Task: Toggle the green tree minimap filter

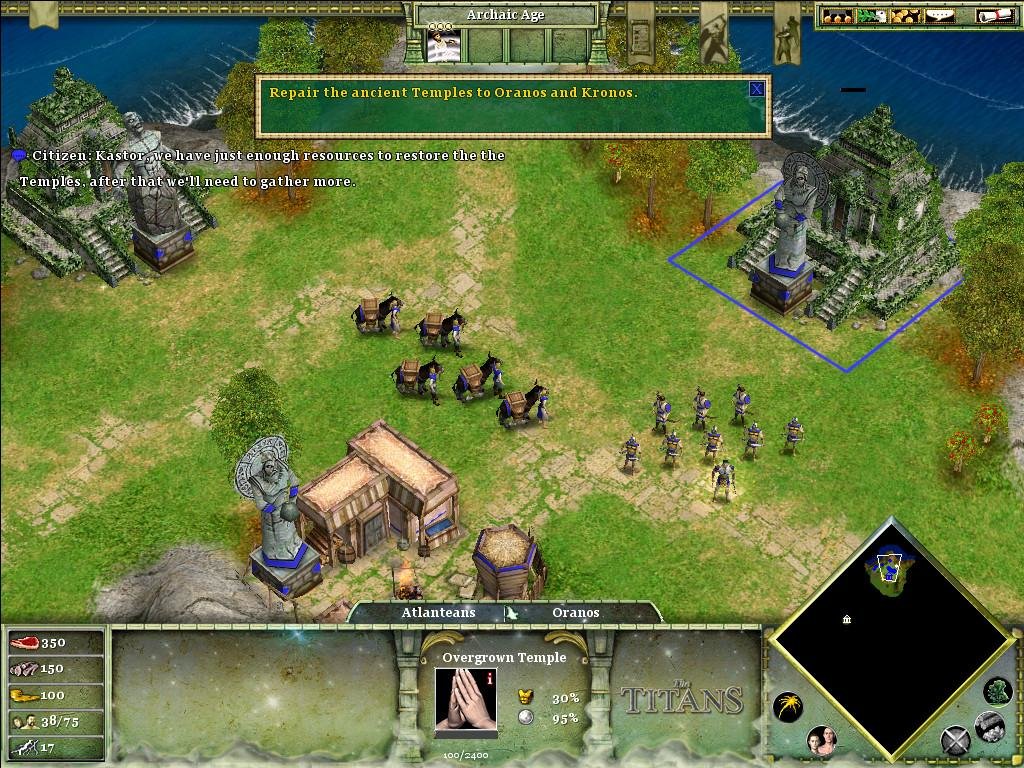Action: pyautogui.click(x=996, y=689)
